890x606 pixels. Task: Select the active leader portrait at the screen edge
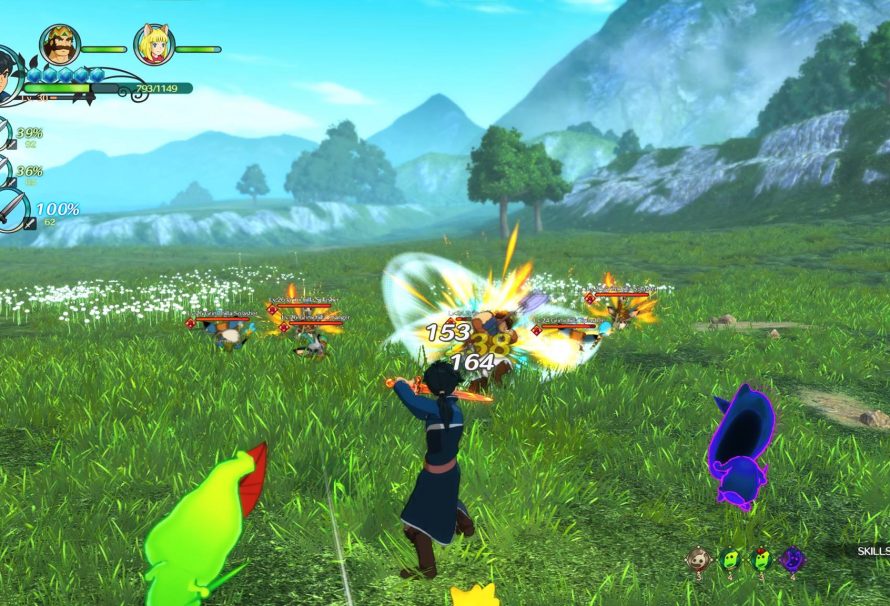point(7,76)
